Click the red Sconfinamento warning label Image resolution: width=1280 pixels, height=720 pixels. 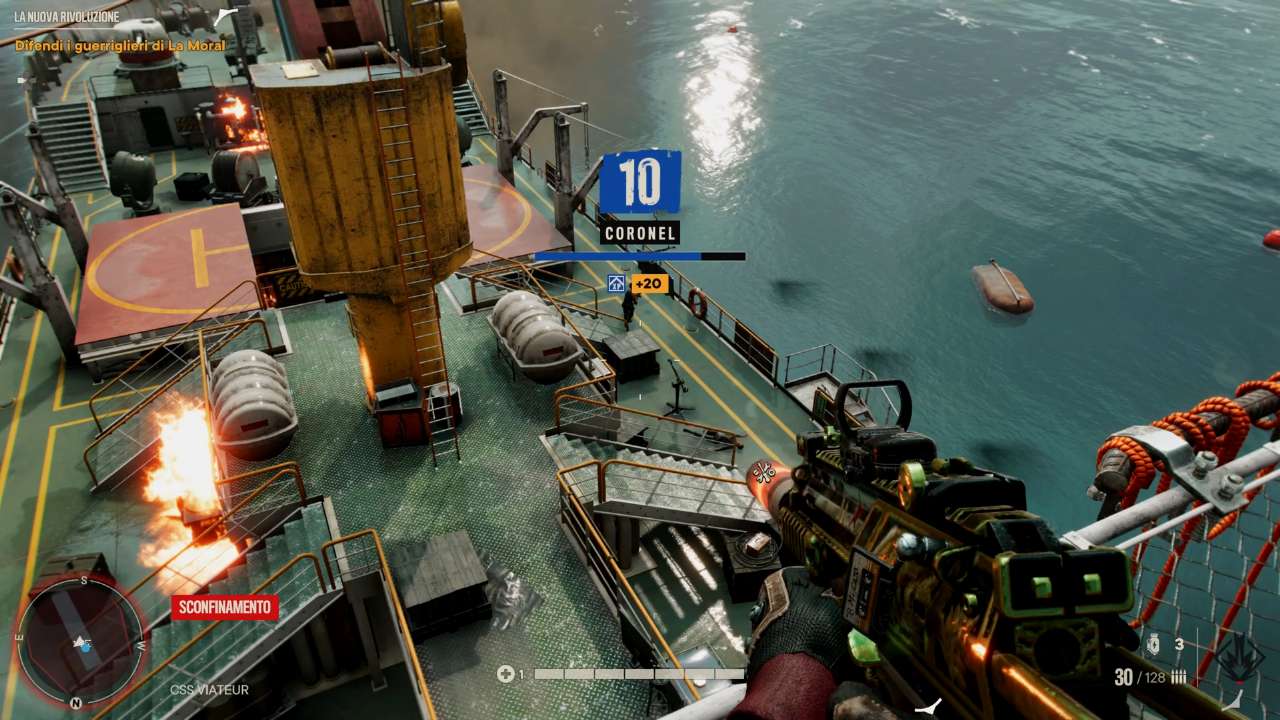224,607
